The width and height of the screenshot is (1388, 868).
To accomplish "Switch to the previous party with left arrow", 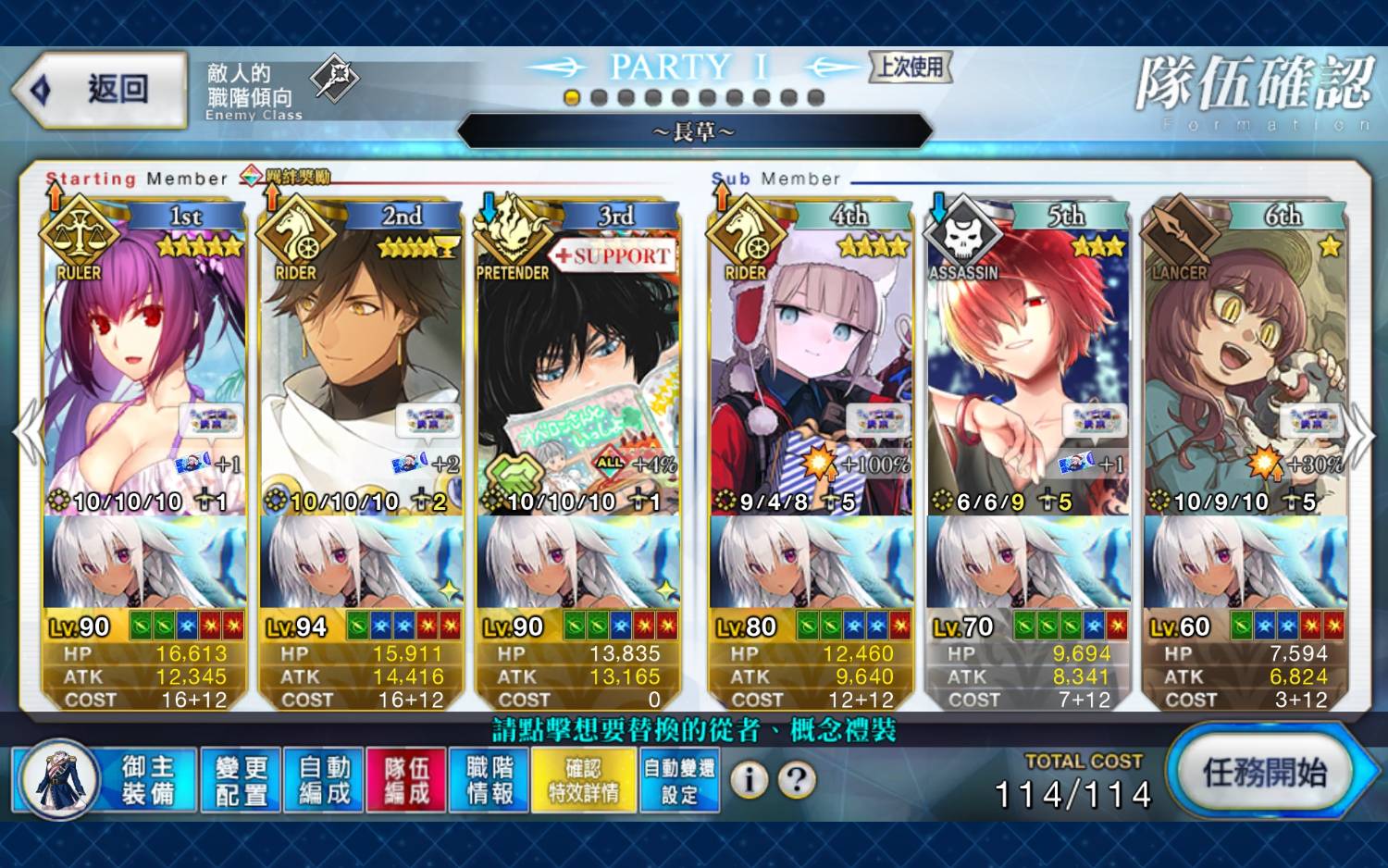I will click(28, 433).
